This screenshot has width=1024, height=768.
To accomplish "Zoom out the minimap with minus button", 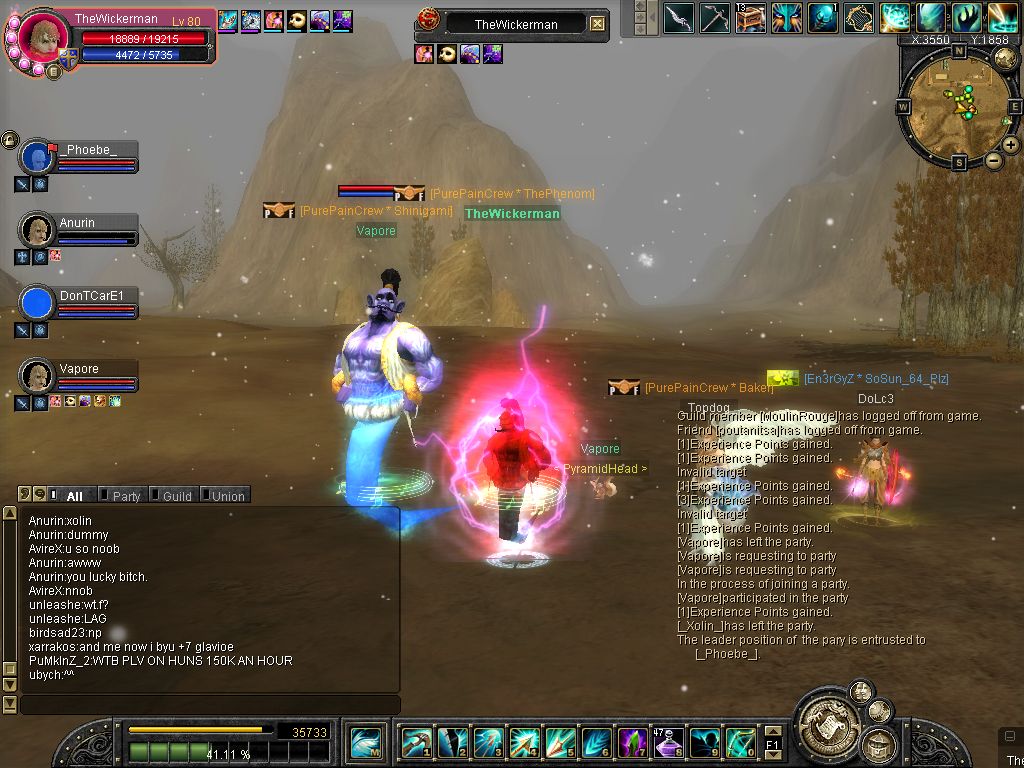I will coord(993,160).
